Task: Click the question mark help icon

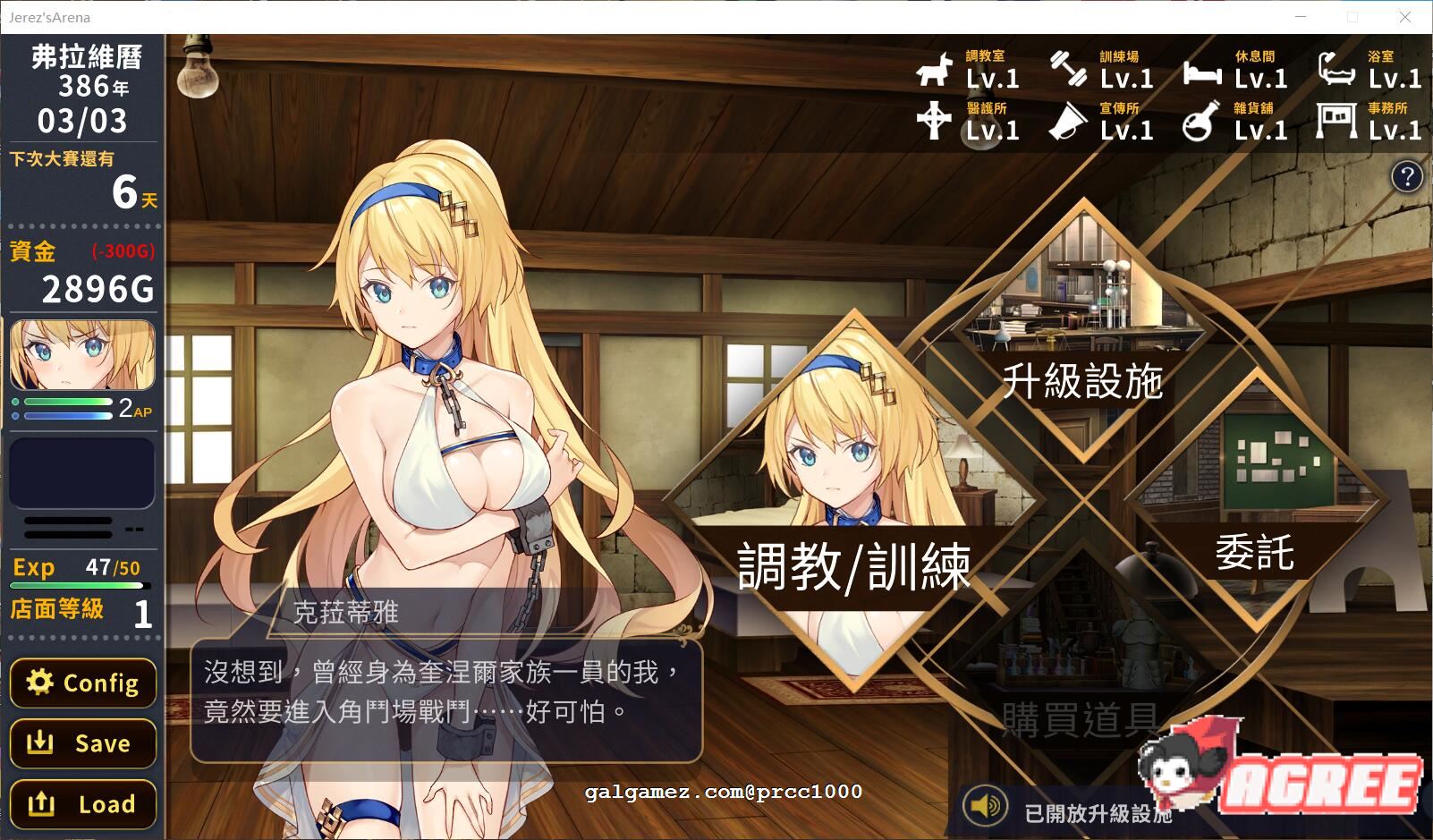Action: [x=1407, y=177]
